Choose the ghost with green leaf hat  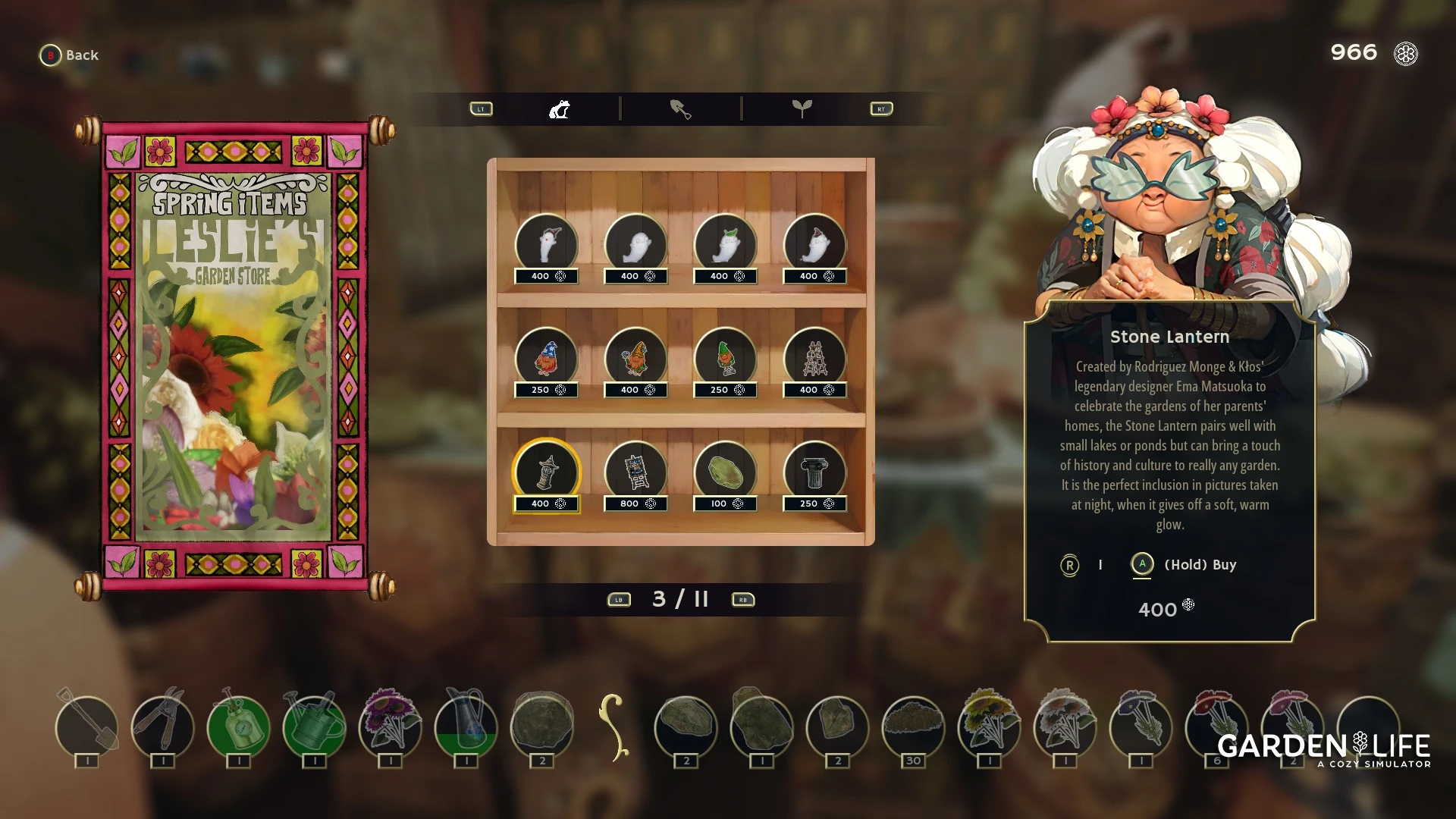tap(725, 246)
